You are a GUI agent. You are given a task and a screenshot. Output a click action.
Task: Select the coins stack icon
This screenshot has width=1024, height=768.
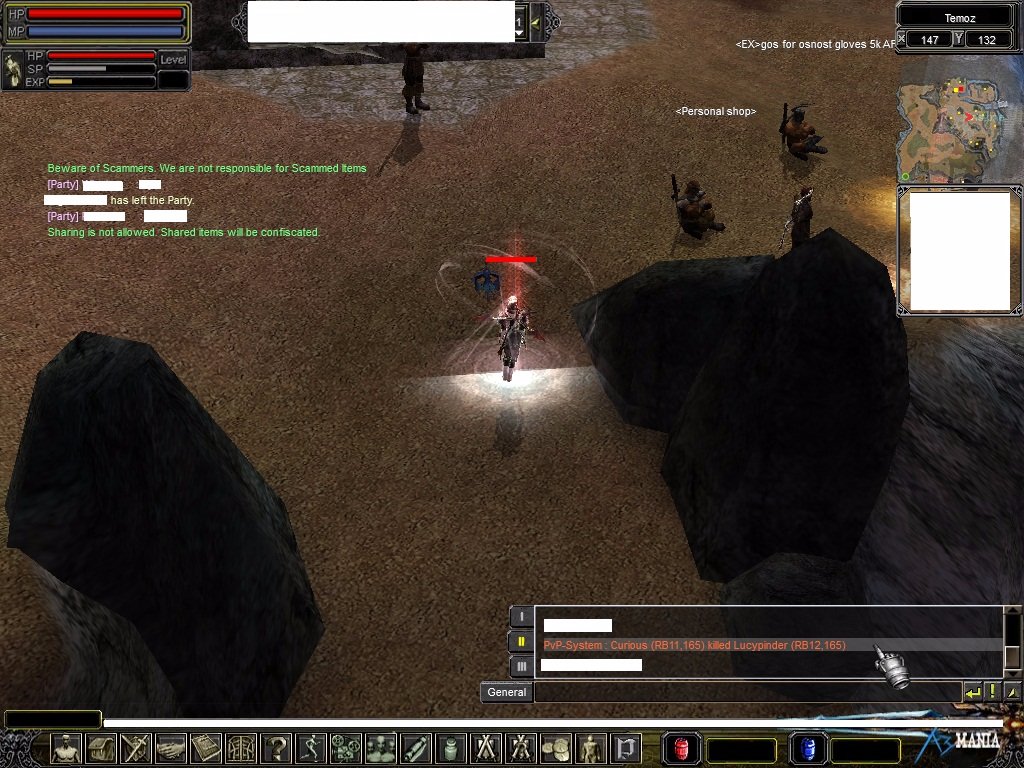pyautogui.click(x=556, y=748)
